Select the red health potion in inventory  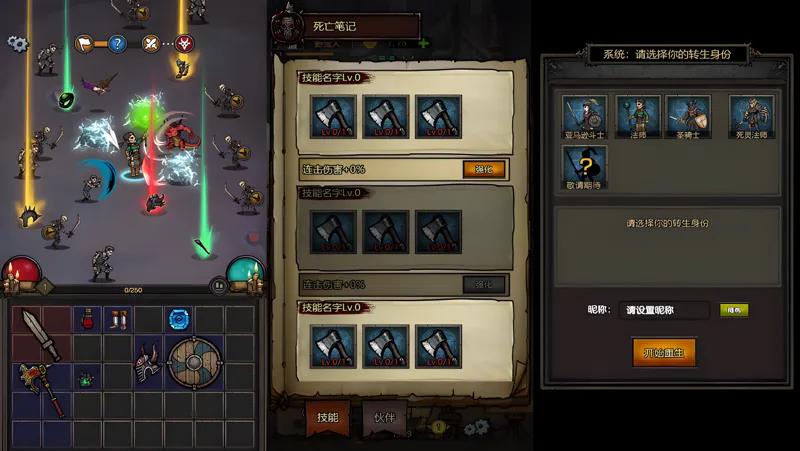(87, 320)
